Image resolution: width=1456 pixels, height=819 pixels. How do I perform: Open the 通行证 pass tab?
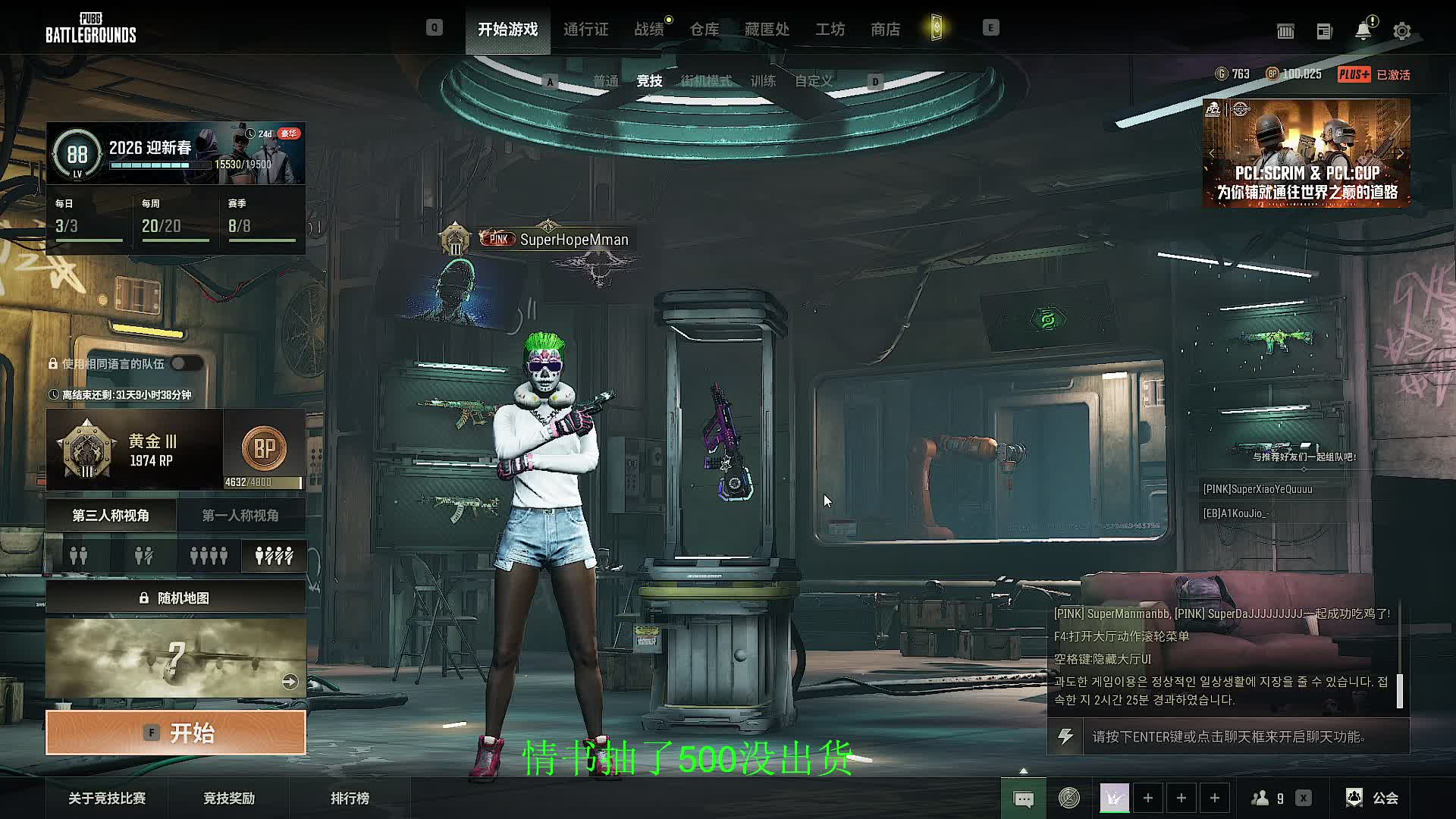pos(585,29)
